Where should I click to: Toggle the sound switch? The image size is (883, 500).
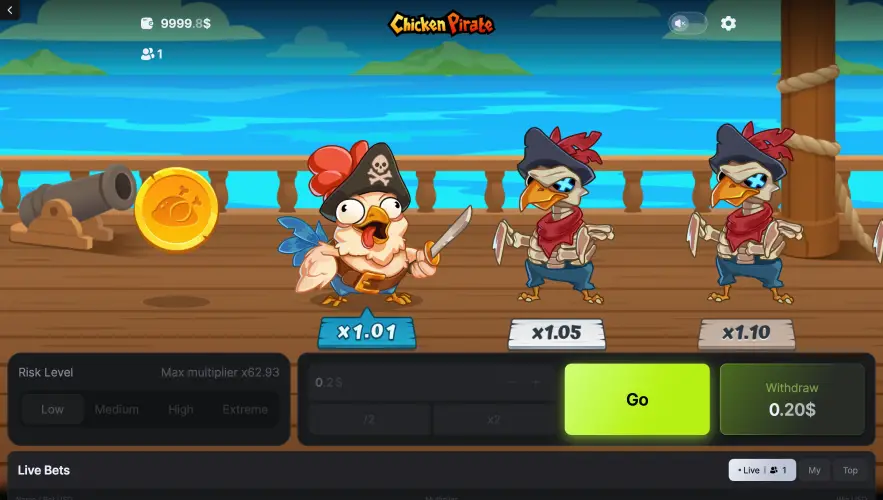(x=687, y=23)
